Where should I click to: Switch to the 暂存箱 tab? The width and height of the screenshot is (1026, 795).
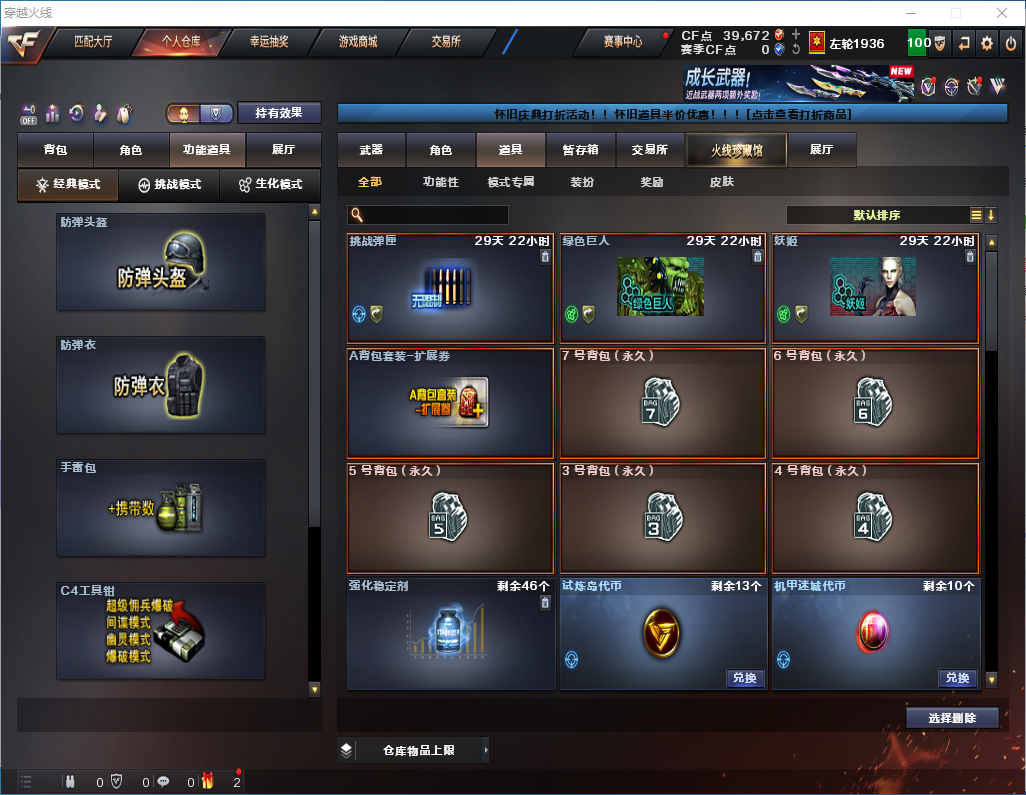pos(580,150)
